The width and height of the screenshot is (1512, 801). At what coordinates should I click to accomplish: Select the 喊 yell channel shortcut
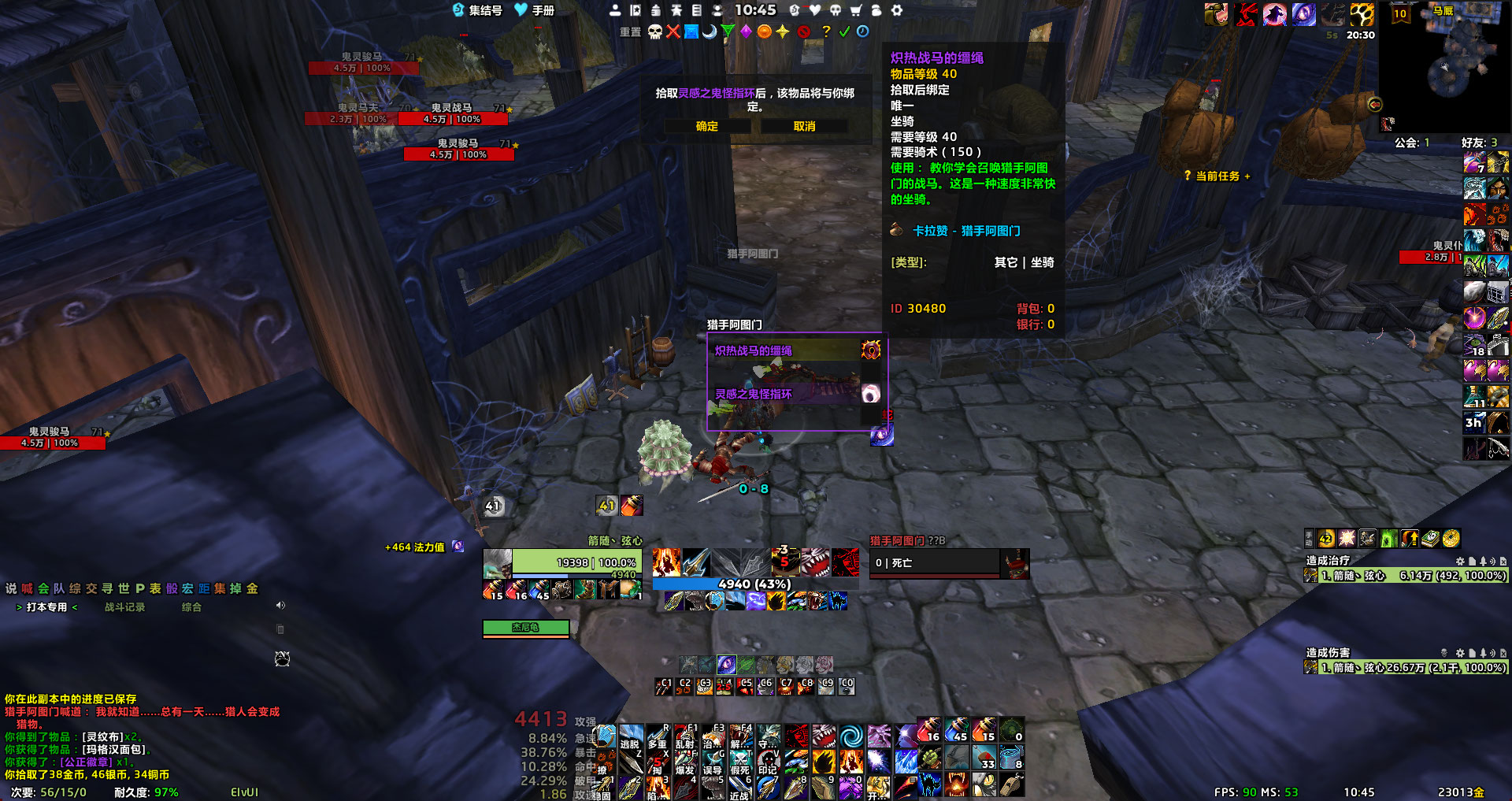coord(27,588)
